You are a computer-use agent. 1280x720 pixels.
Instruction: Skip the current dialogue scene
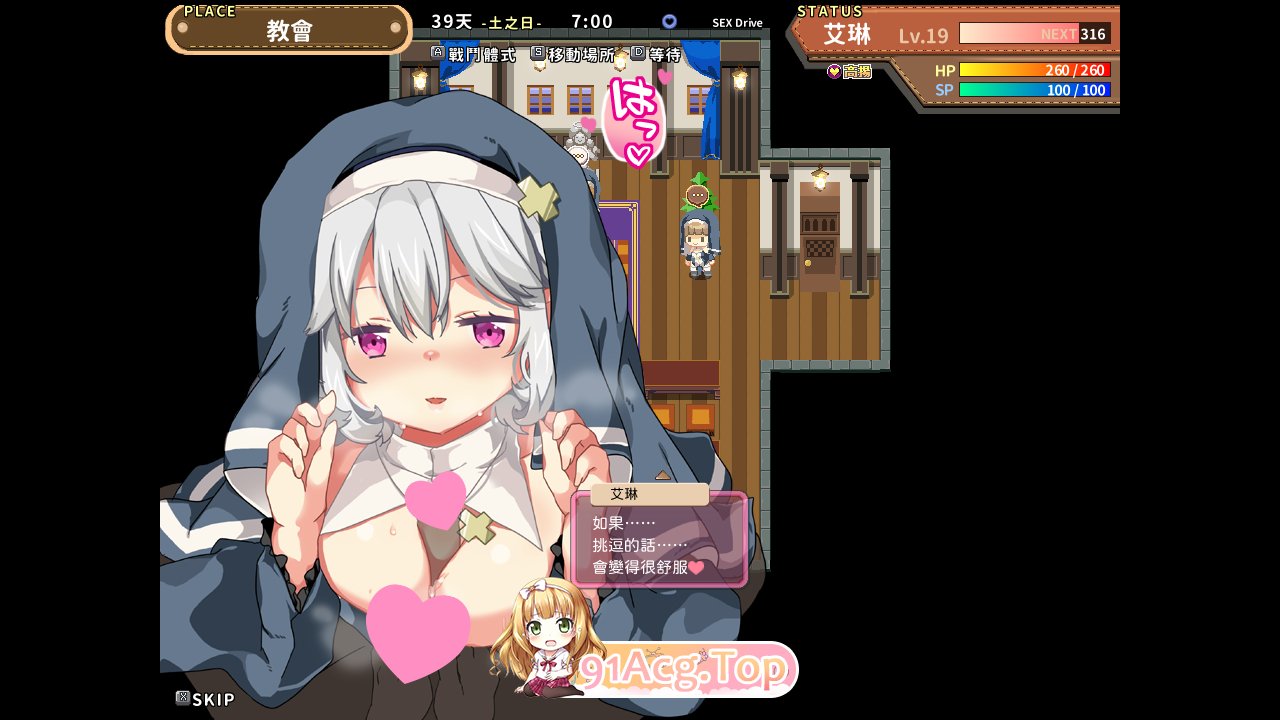(x=205, y=699)
